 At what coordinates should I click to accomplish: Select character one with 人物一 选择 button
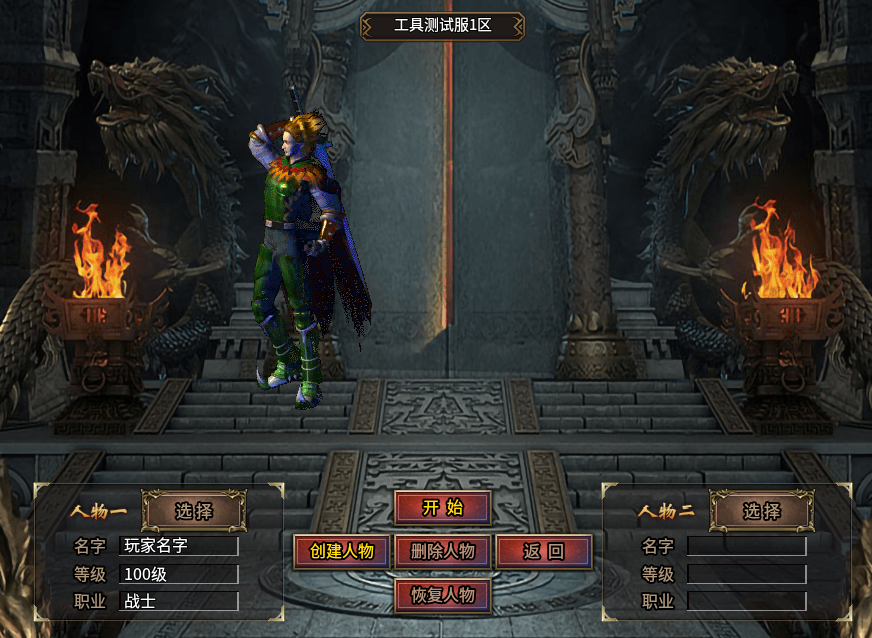tap(194, 511)
